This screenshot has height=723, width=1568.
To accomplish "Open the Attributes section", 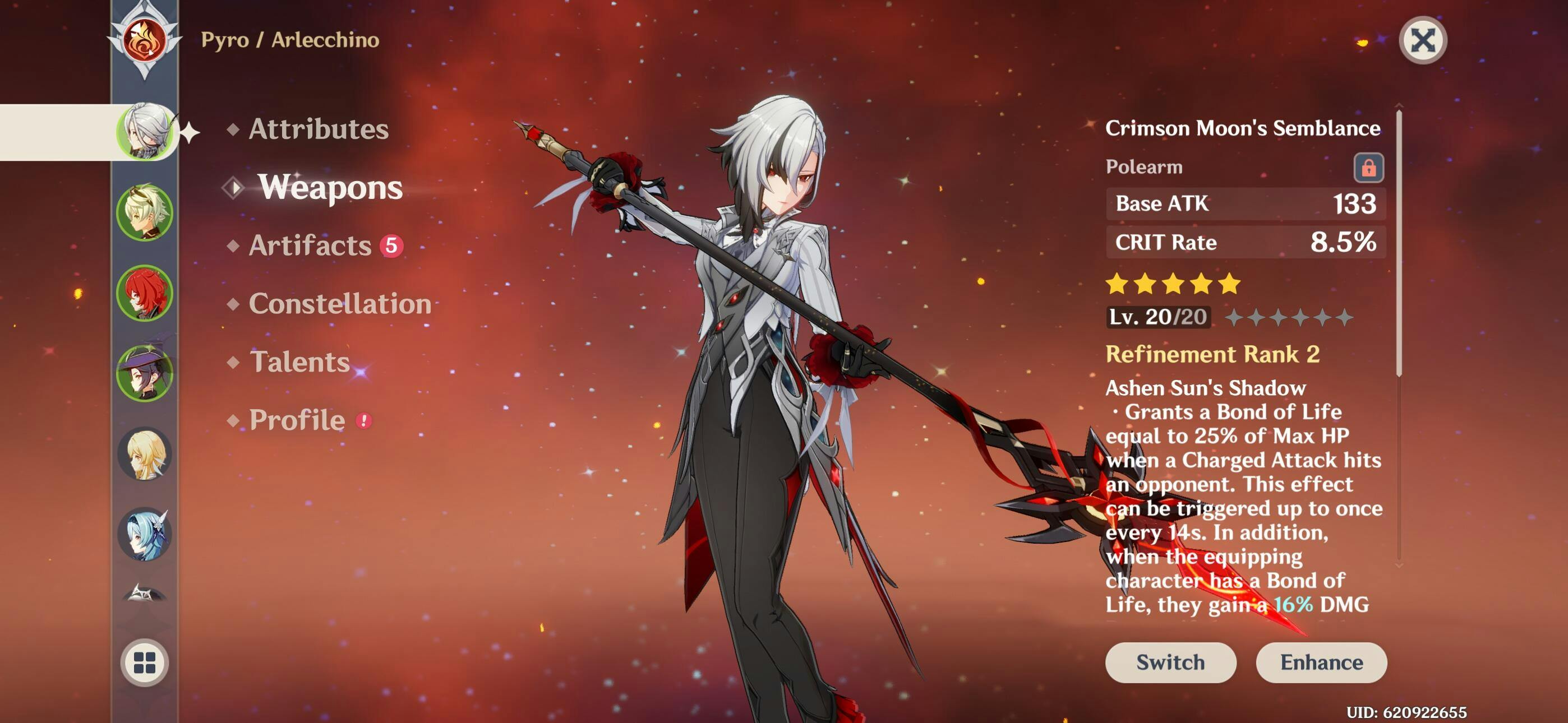I will tap(318, 129).
